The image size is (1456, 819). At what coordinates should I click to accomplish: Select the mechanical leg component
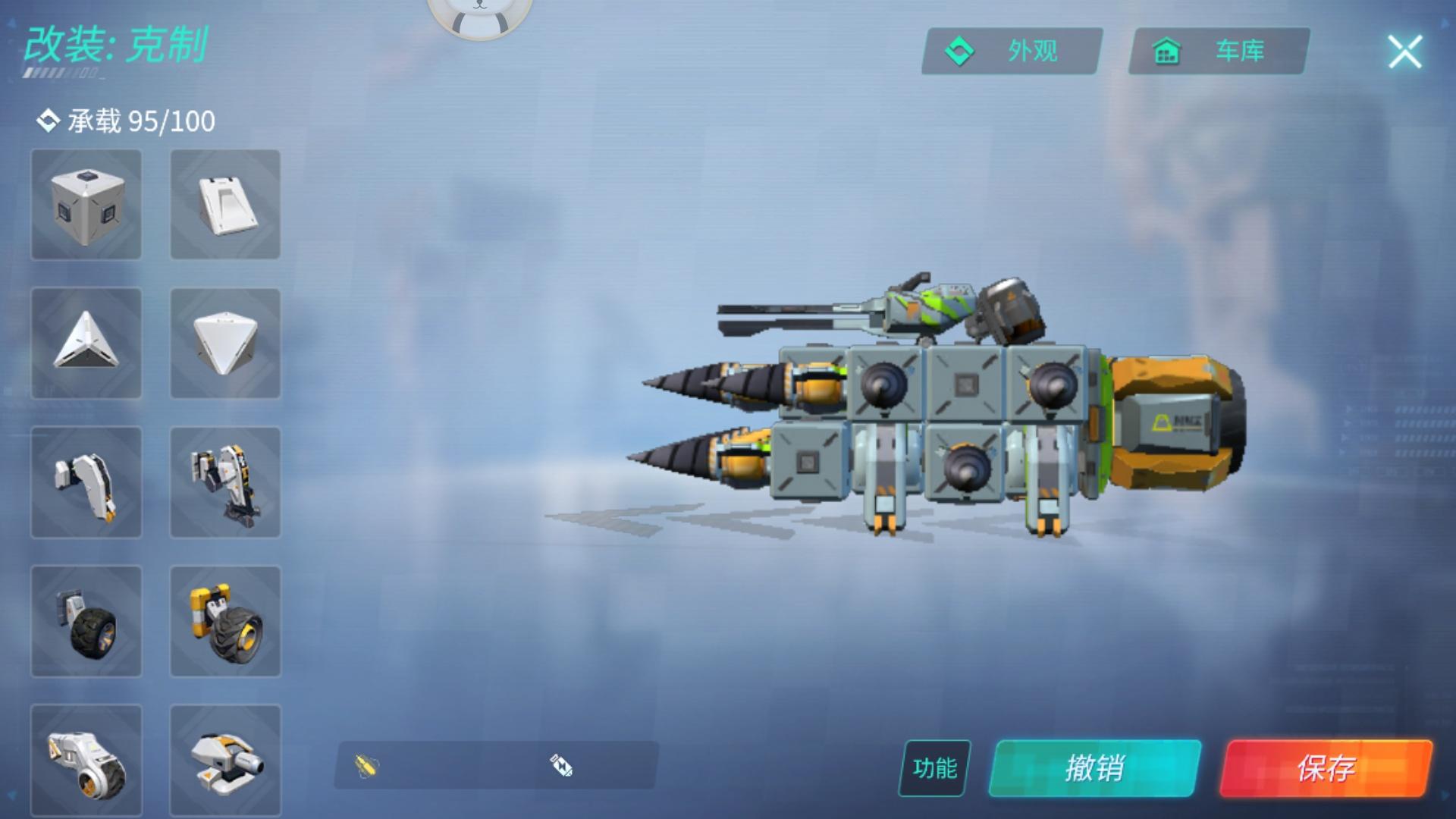[x=224, y=483]
